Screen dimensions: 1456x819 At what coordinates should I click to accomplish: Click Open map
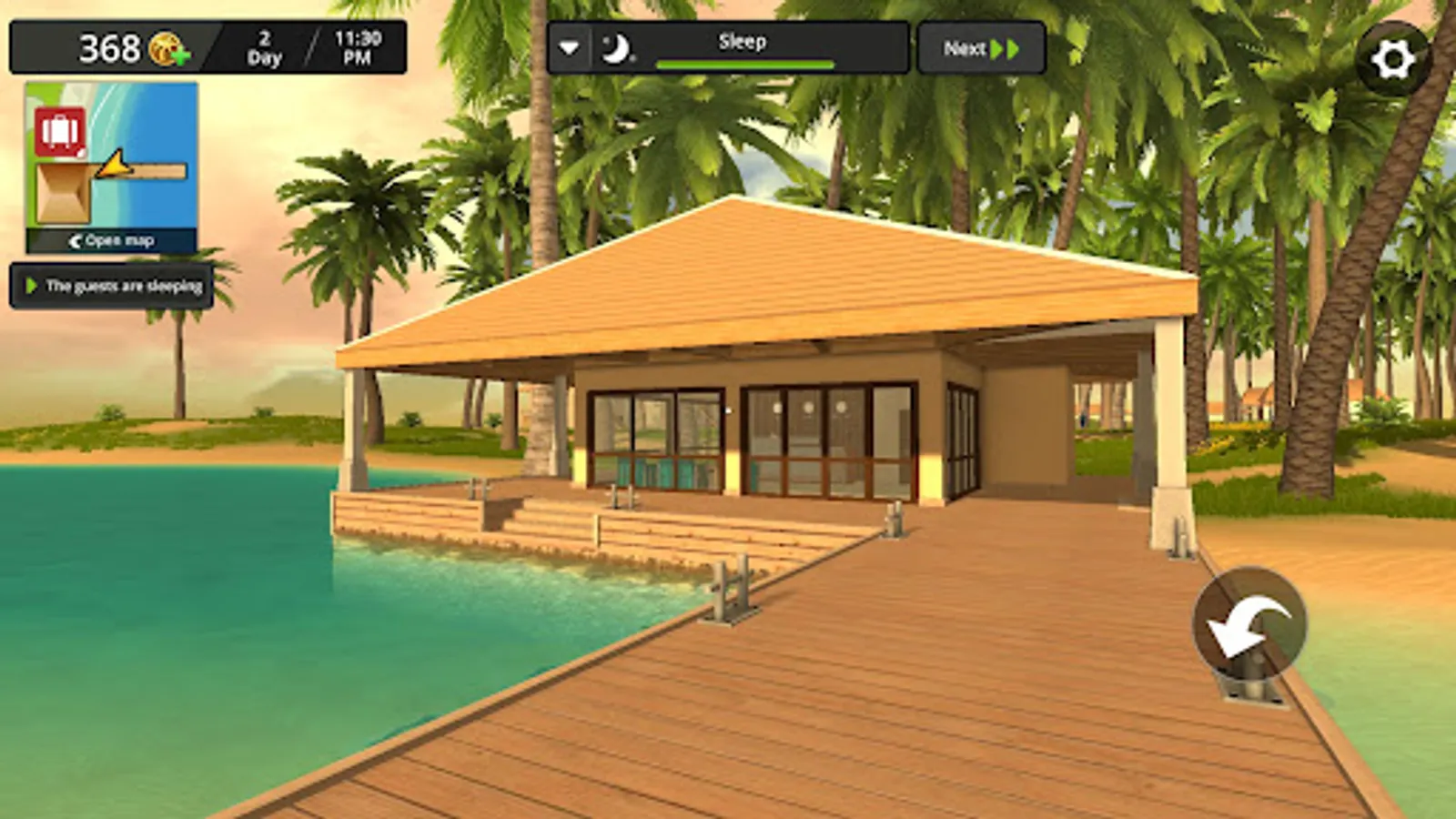pos(118,241)
